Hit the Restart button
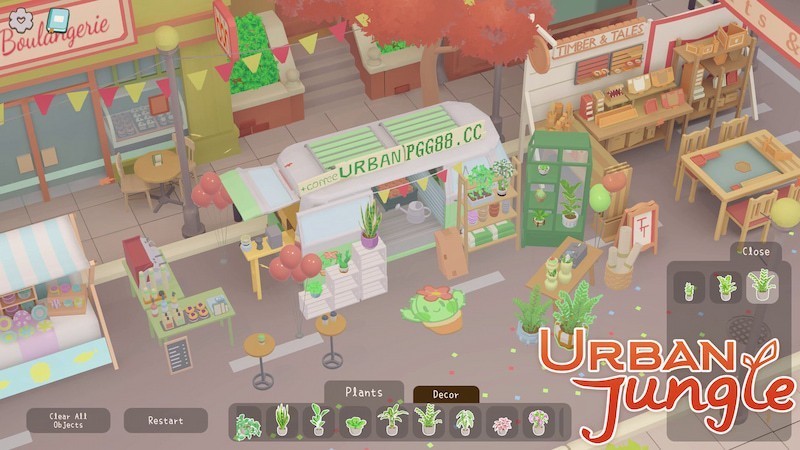The width and height of the screenshot is (800, 450). tap(166, 421)
